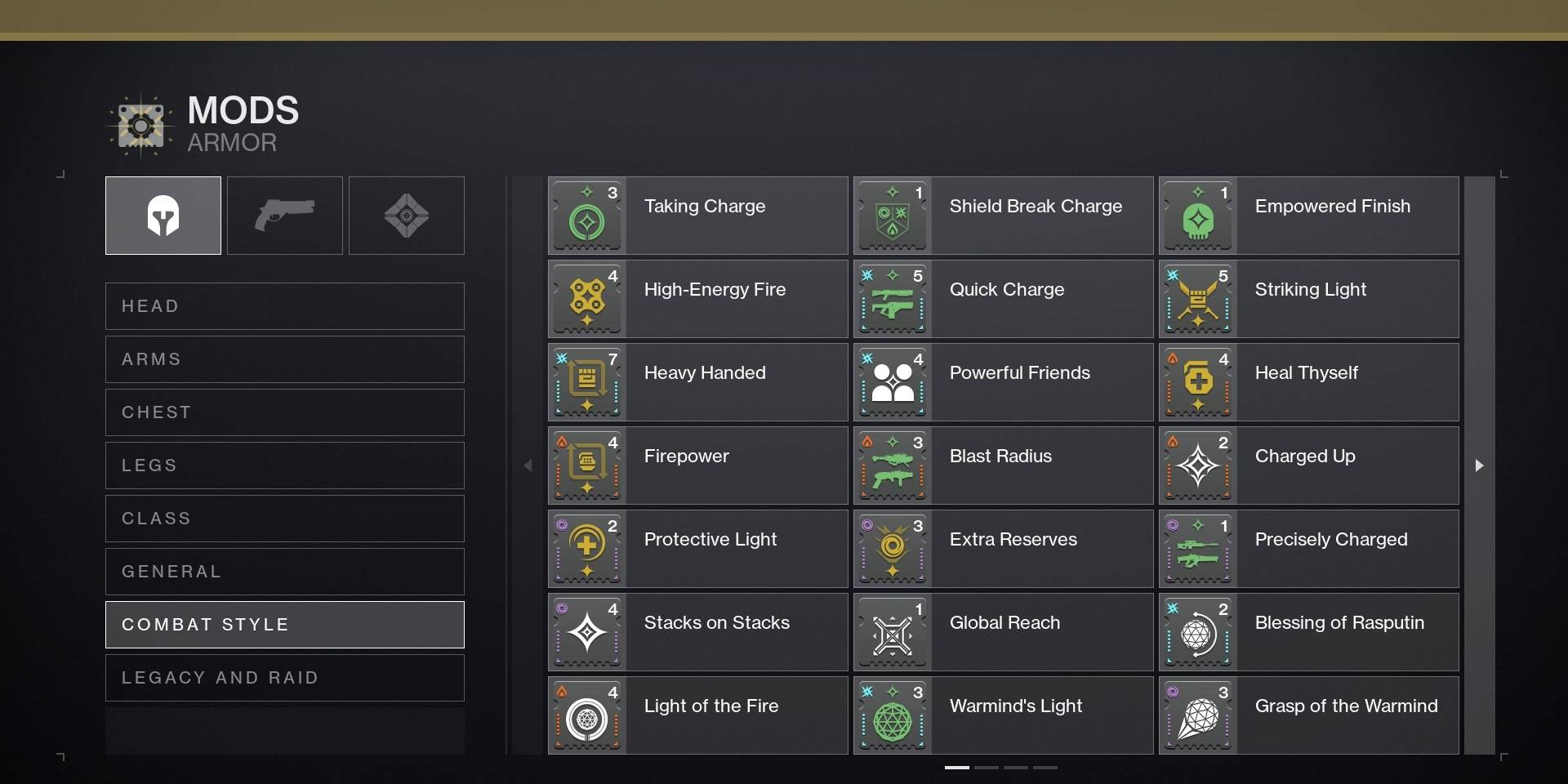The height and width of the screenshot is (784, 1568).
Task: Select the Grasp of the Warmind mod
Action: pos(1199,715)
